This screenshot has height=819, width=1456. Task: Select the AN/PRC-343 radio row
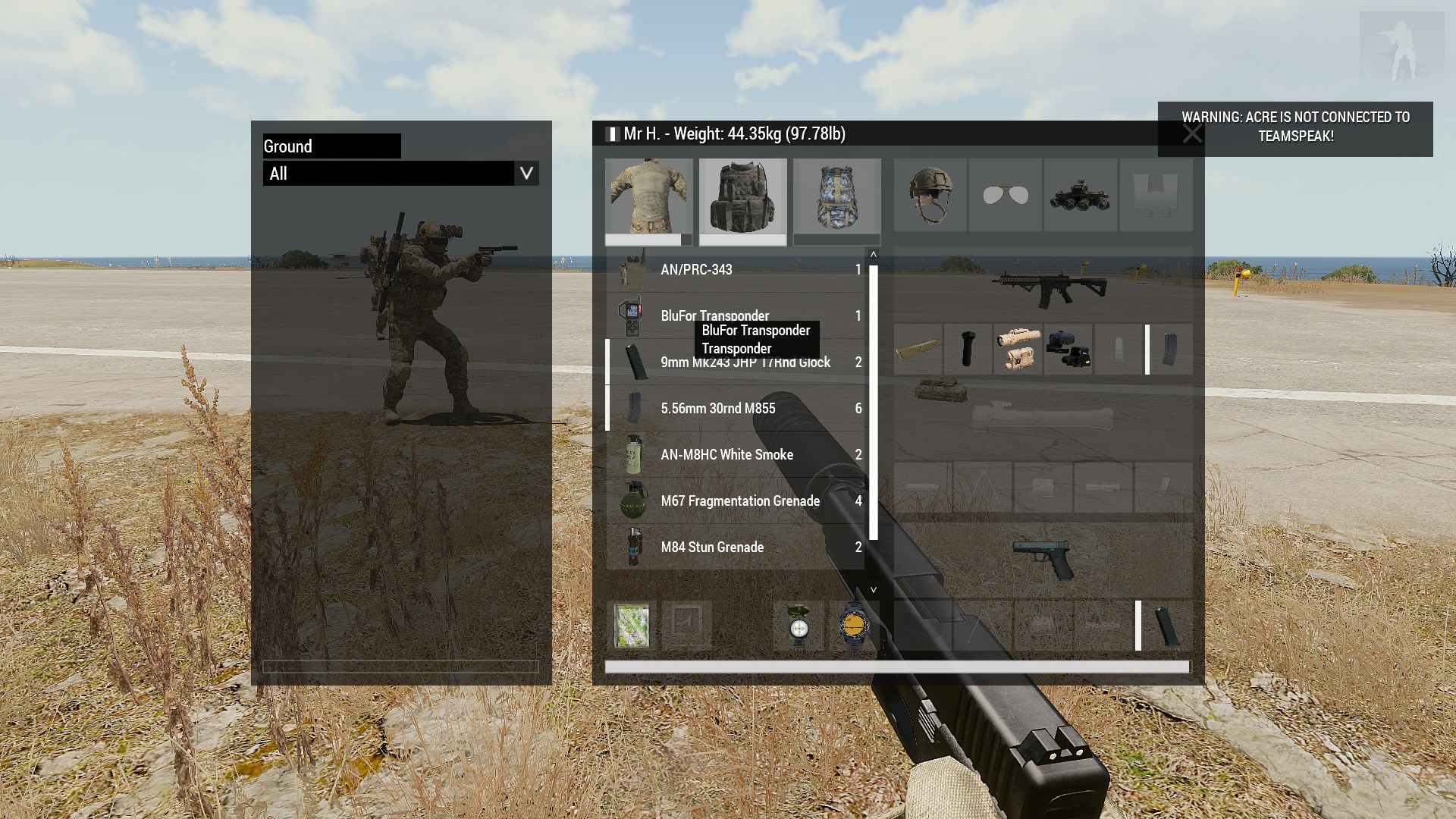736,270
